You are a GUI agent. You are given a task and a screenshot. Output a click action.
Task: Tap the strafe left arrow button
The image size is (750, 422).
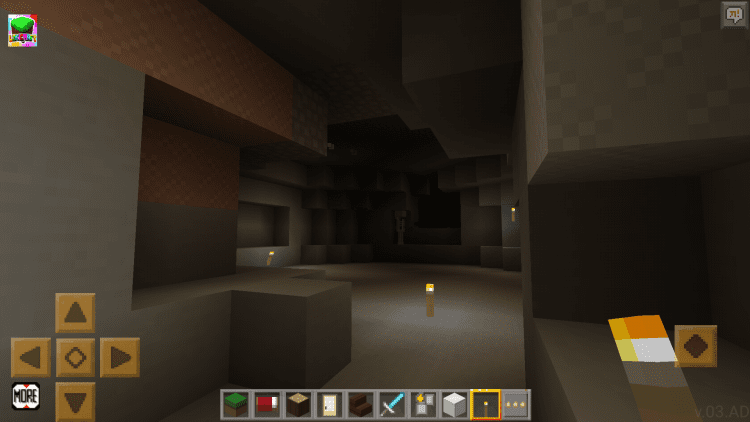pos(31,357)
